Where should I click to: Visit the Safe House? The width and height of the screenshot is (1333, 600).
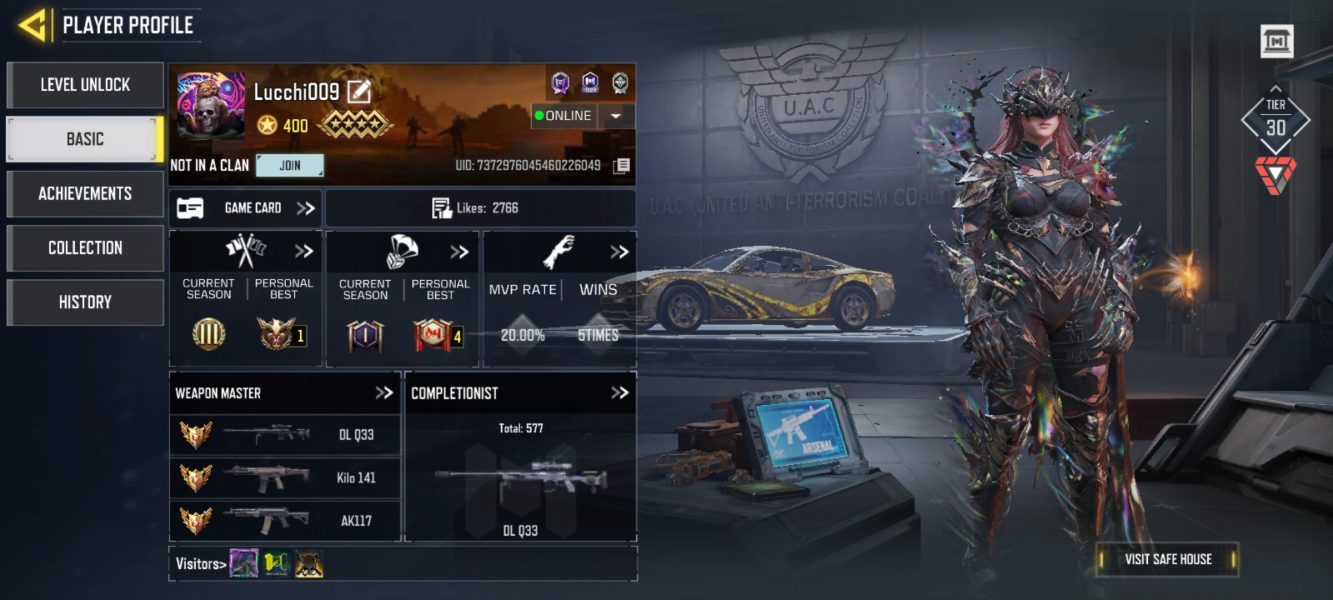click(x=1167, y=559)
